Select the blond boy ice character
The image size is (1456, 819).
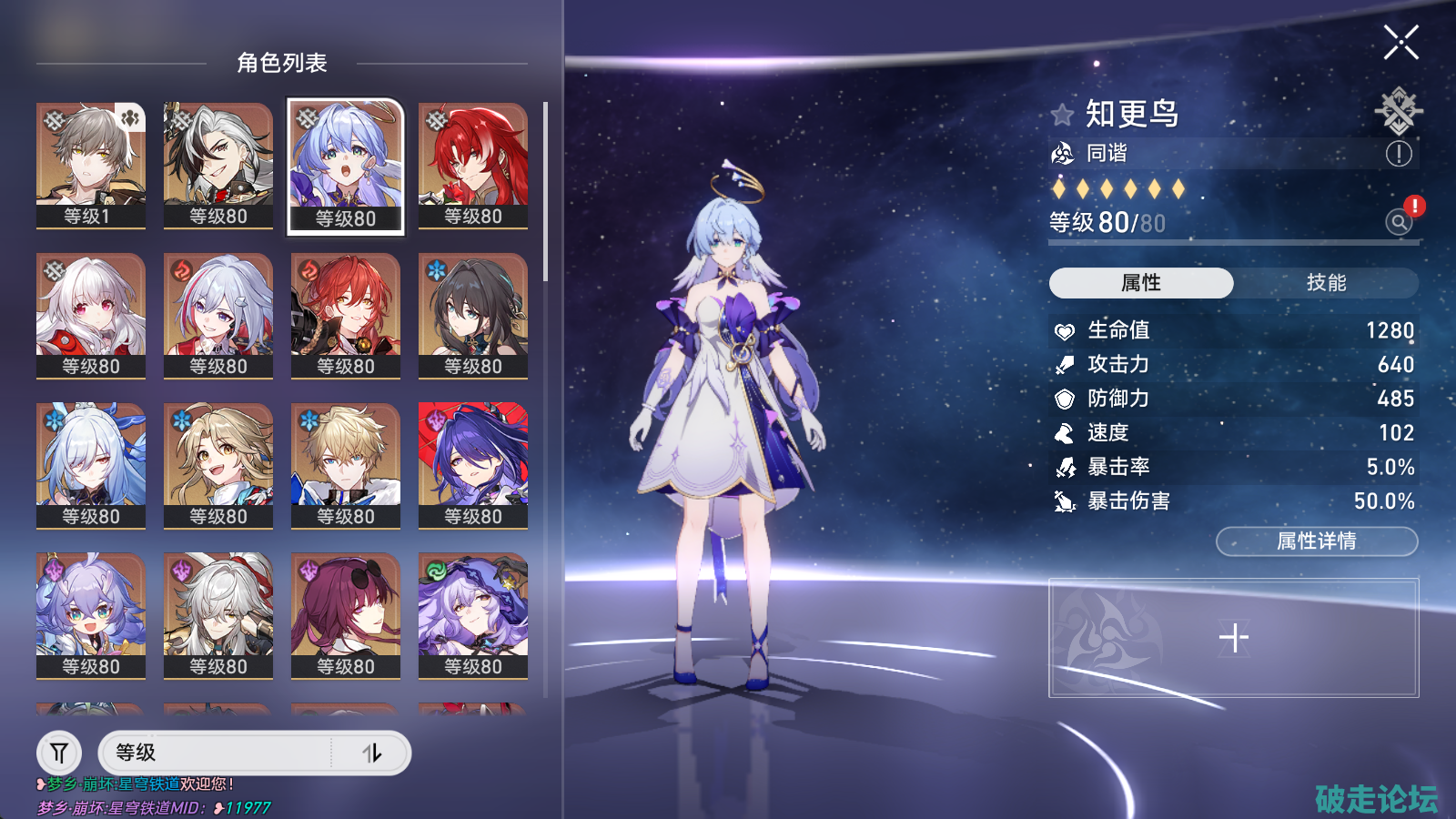tap(345, 465)
